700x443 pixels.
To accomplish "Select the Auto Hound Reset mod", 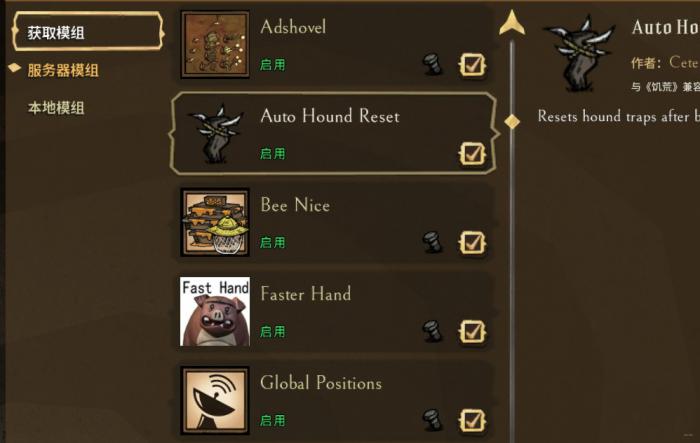I will click(x=330, y=133).
